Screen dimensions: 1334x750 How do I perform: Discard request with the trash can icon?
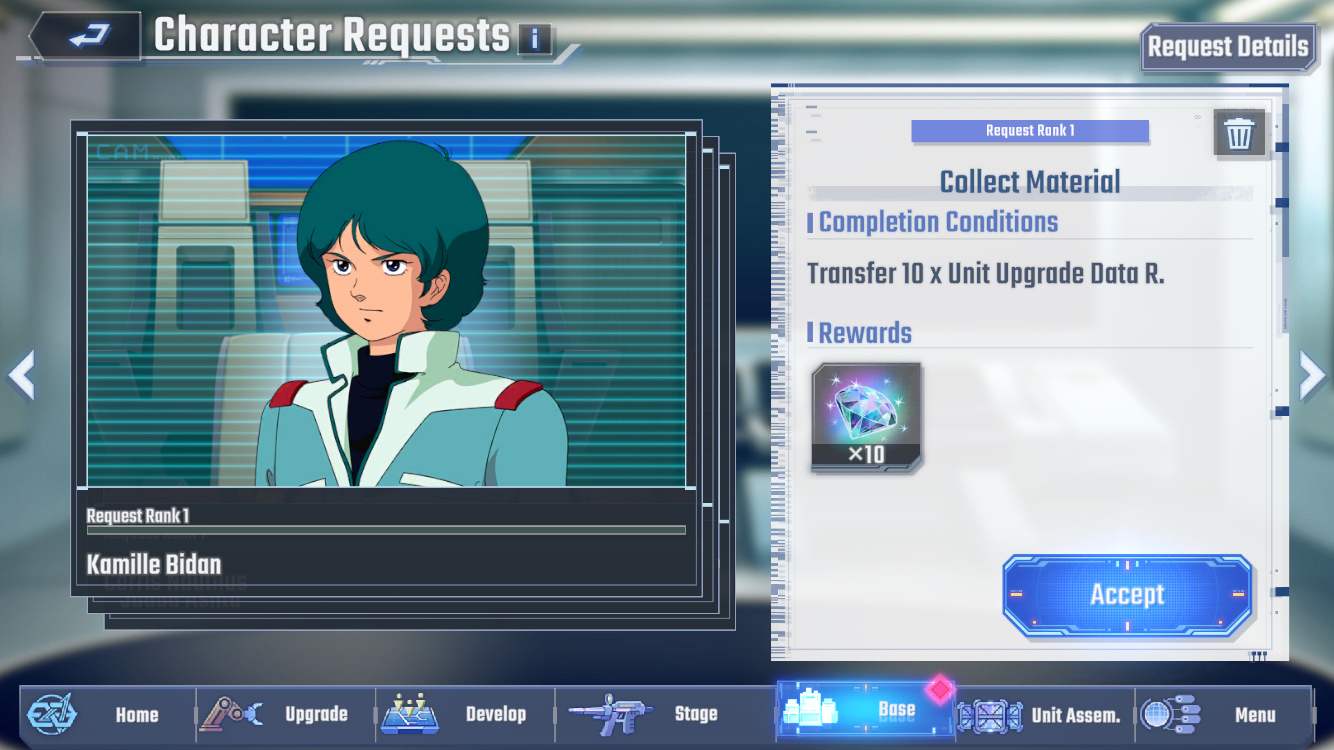(1239, 133)
